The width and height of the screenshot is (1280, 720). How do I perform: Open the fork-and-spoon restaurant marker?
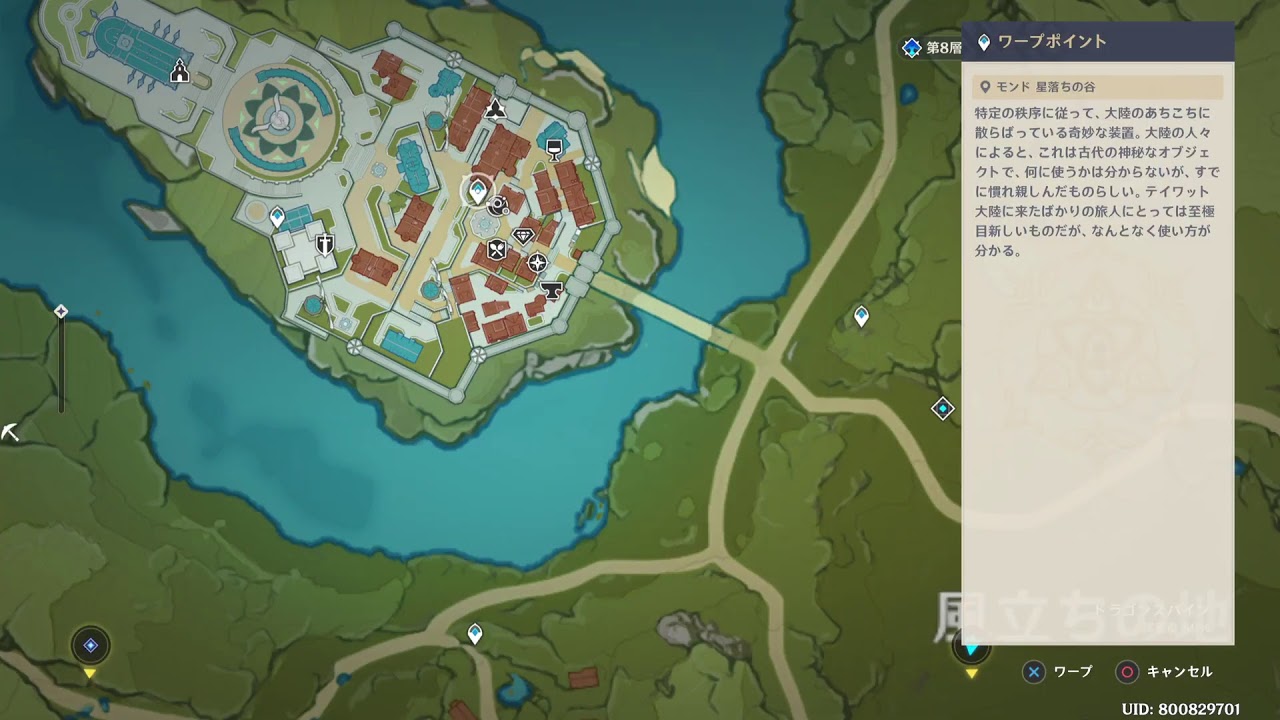[x=496, y=249]
